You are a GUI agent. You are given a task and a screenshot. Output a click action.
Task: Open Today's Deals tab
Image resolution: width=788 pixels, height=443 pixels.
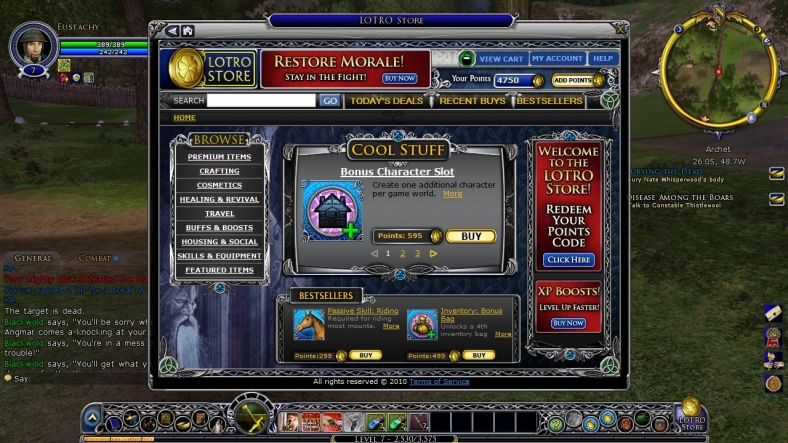click(386, 101)
